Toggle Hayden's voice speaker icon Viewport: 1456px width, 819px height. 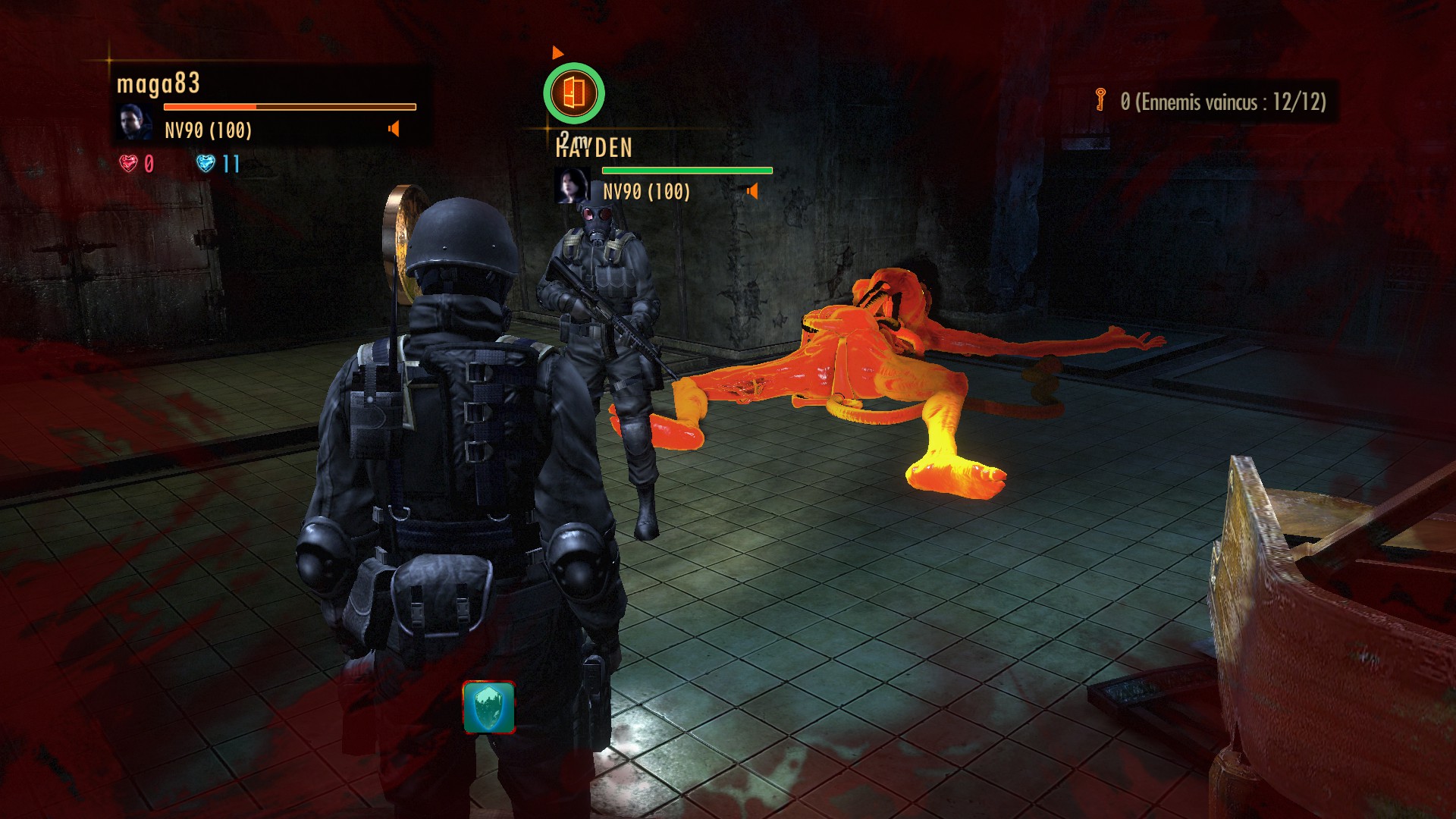752,191
